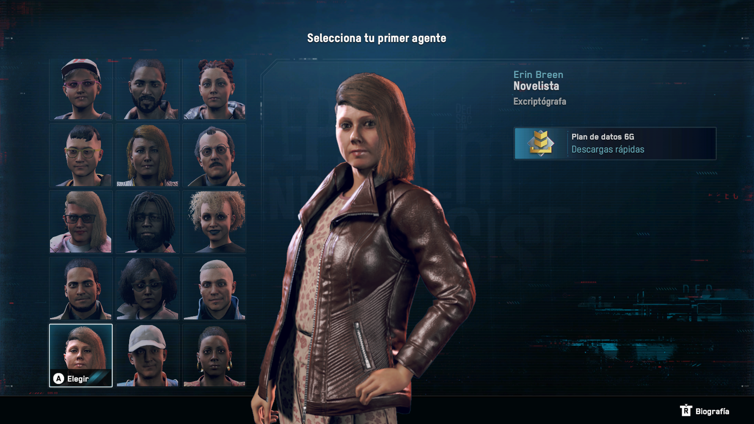Select the blonde agent in pink jacket
The image size is (754, 424).
(81, 221)
